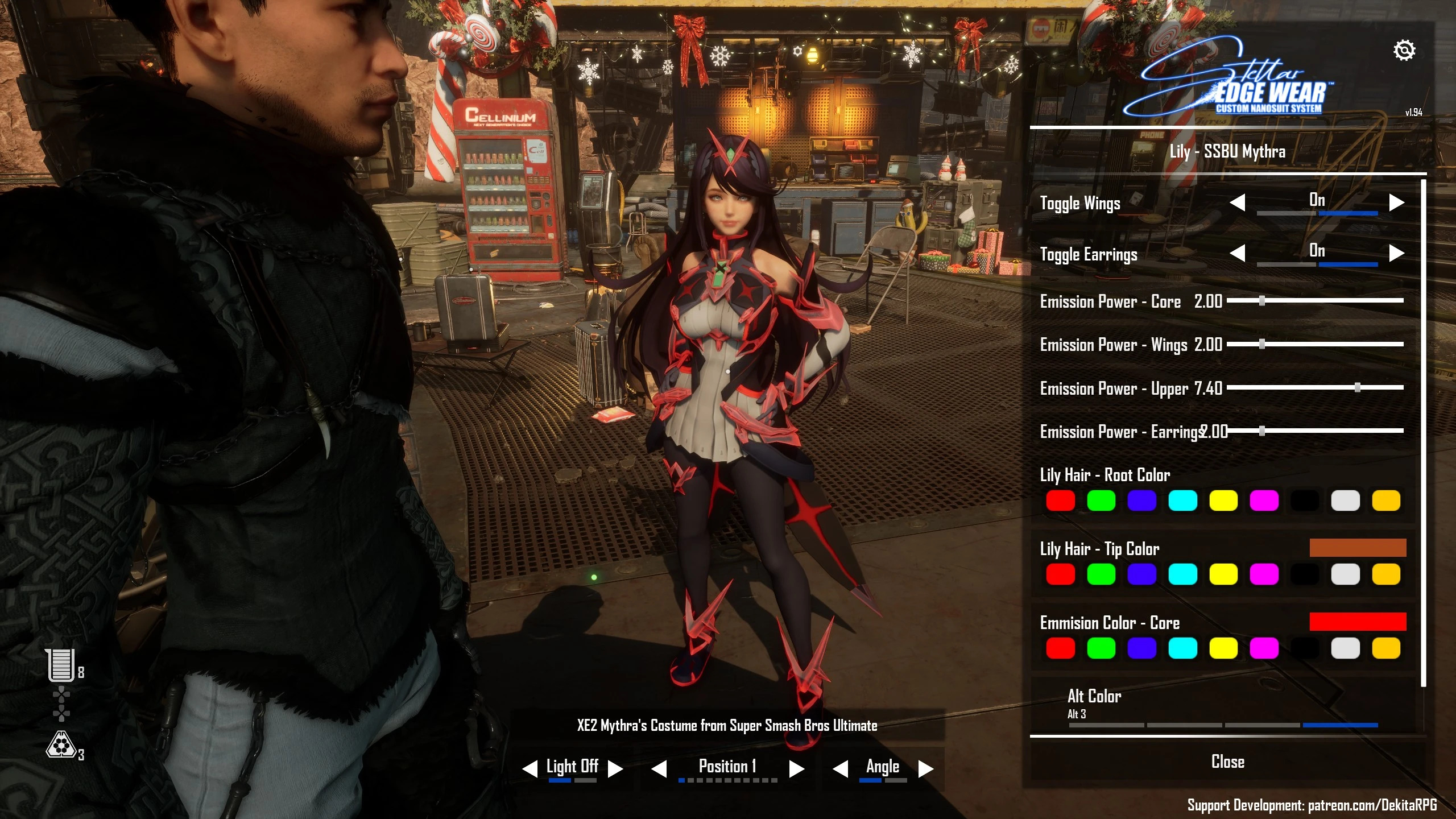This screenshot has height=819, width=1456.
Task: Open the gear settings icon
Action: [1404, 51]
